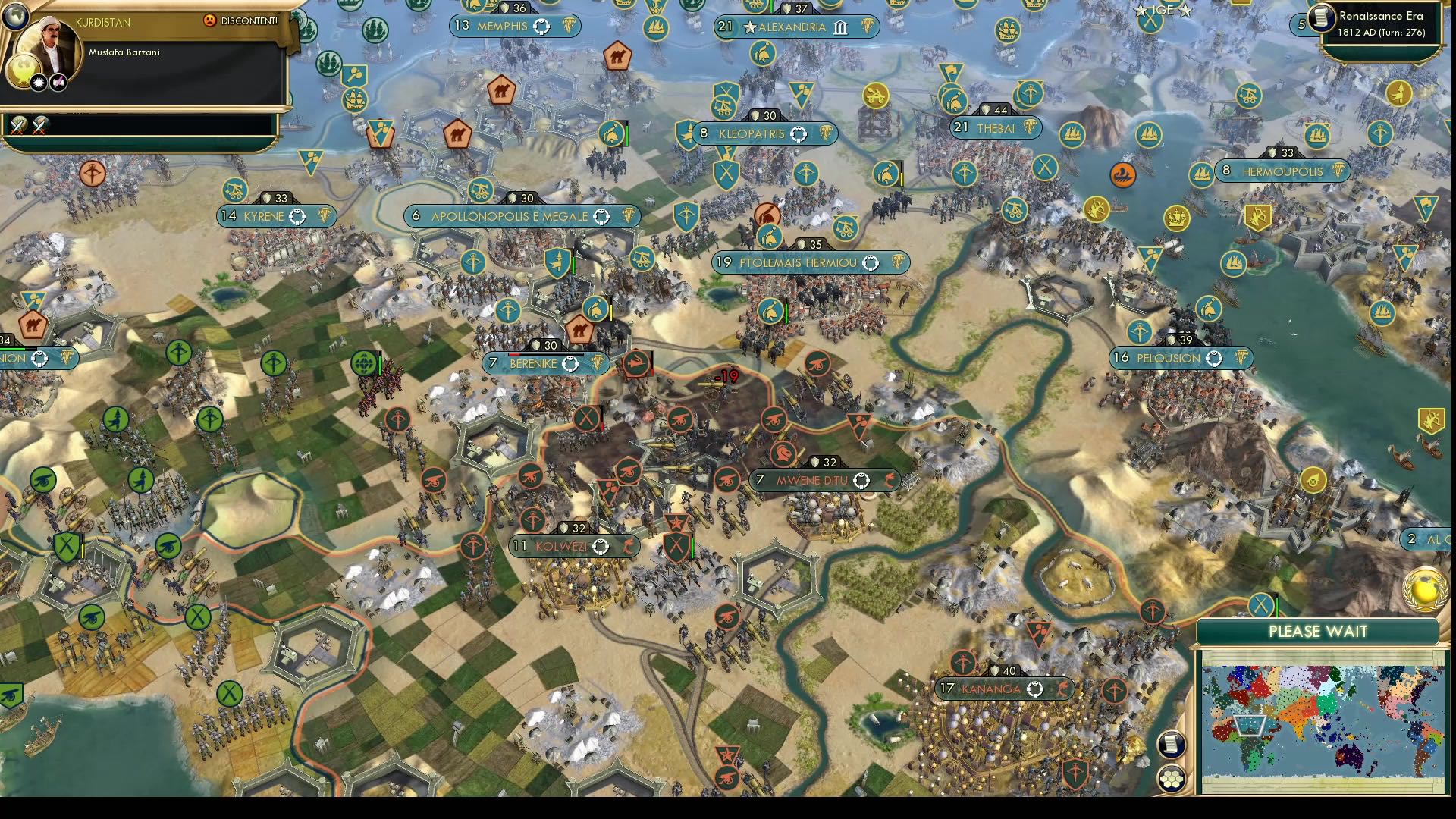Image resolution: width=1456 pixels, height=819 pixels.
Task: Click the viewport rectangle on the minimap
Action: point(1249,724)
